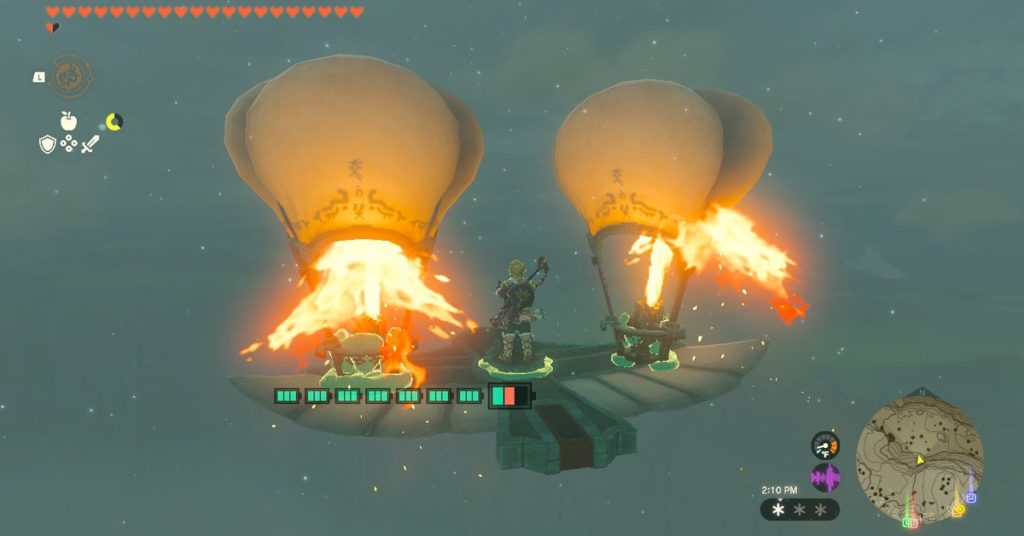Select the faded ability wheel icon

71,76
